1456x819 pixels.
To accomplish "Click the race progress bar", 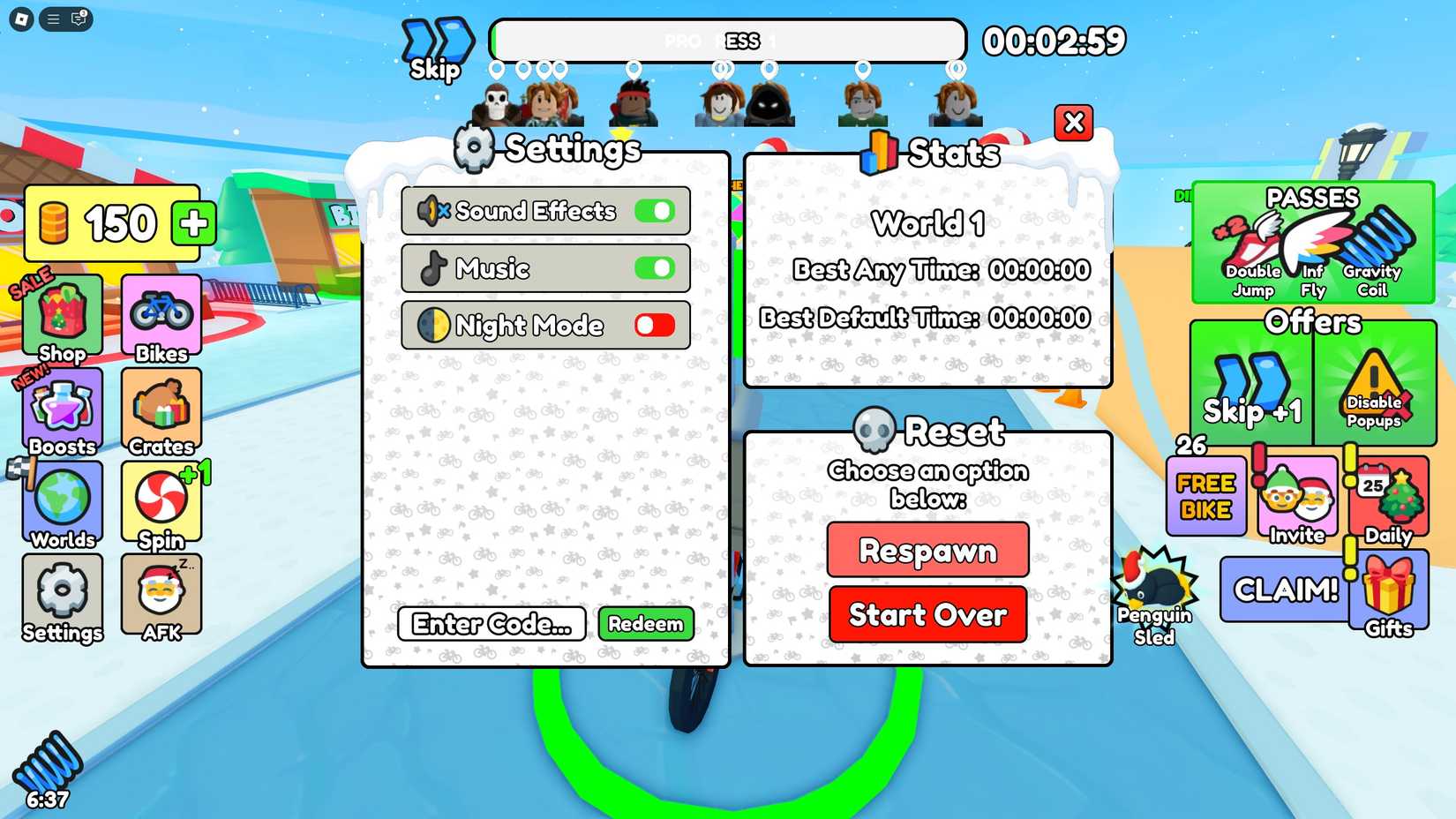I will [730, 40].
